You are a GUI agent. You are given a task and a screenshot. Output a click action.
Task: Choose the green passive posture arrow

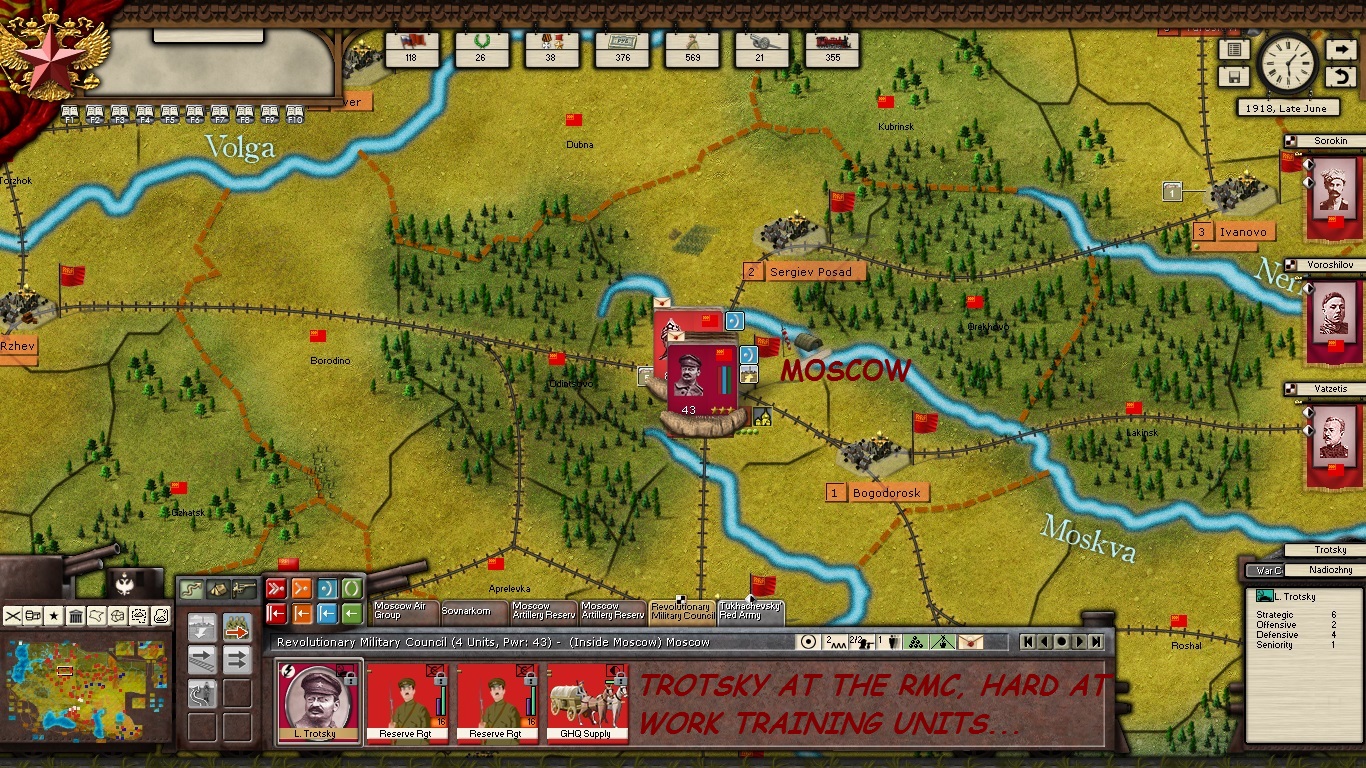click(x=352, y=613)
